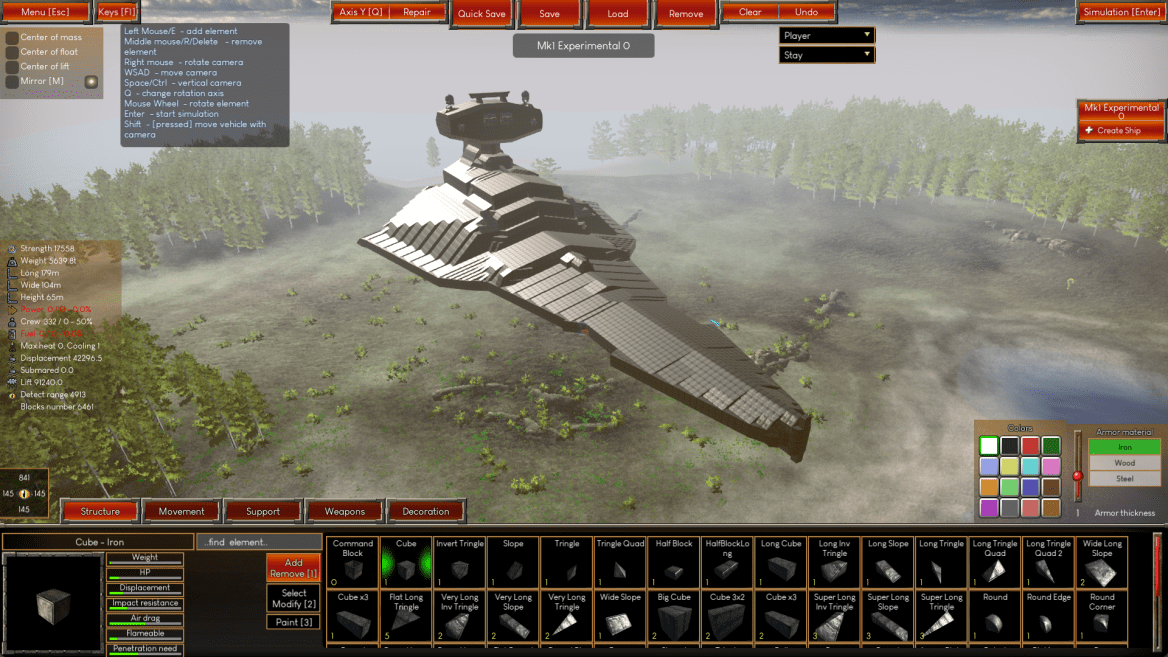Viewport: 1168px width, 657px height.
Task: Open the Decoration category tab
Action: [x=426, y=511]
